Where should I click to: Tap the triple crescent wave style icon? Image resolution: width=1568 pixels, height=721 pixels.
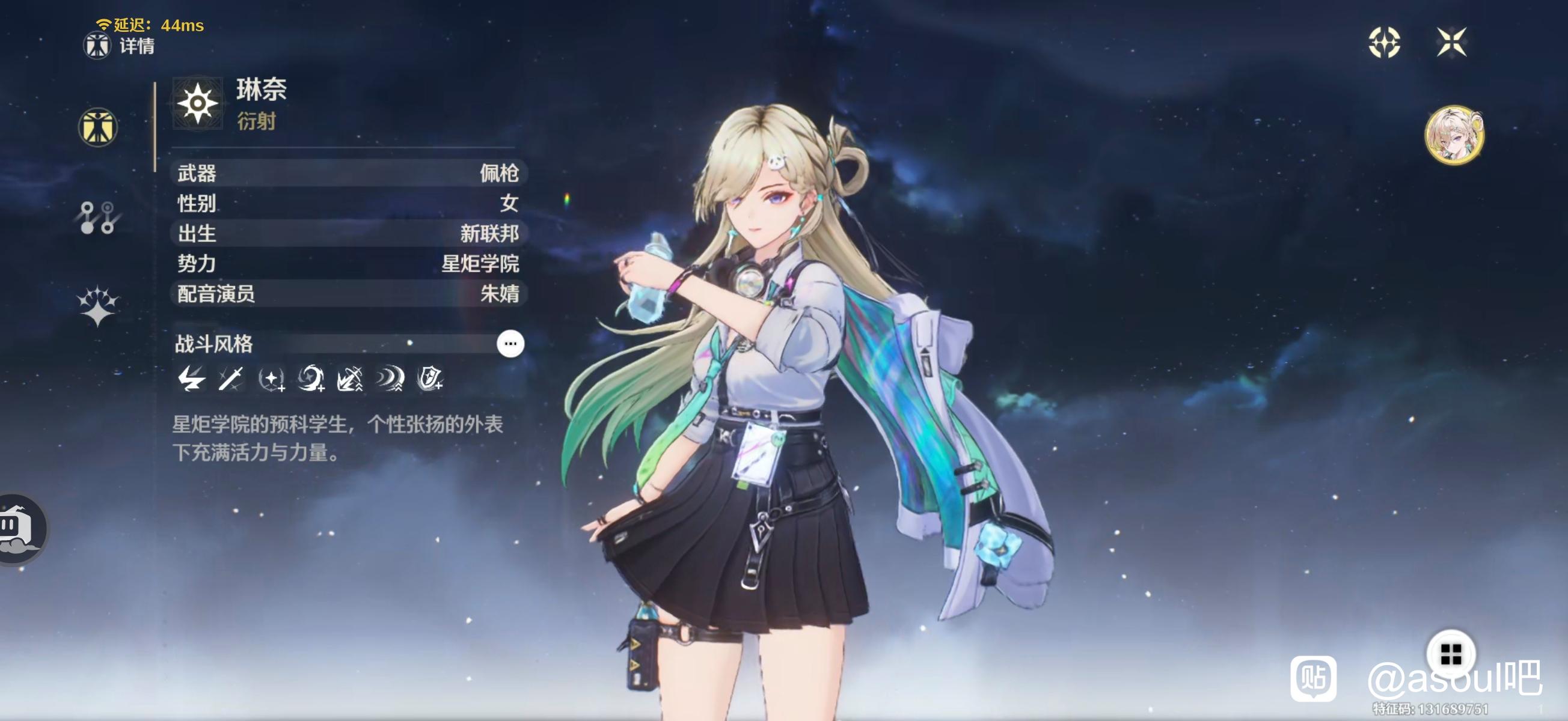point(390,379)
